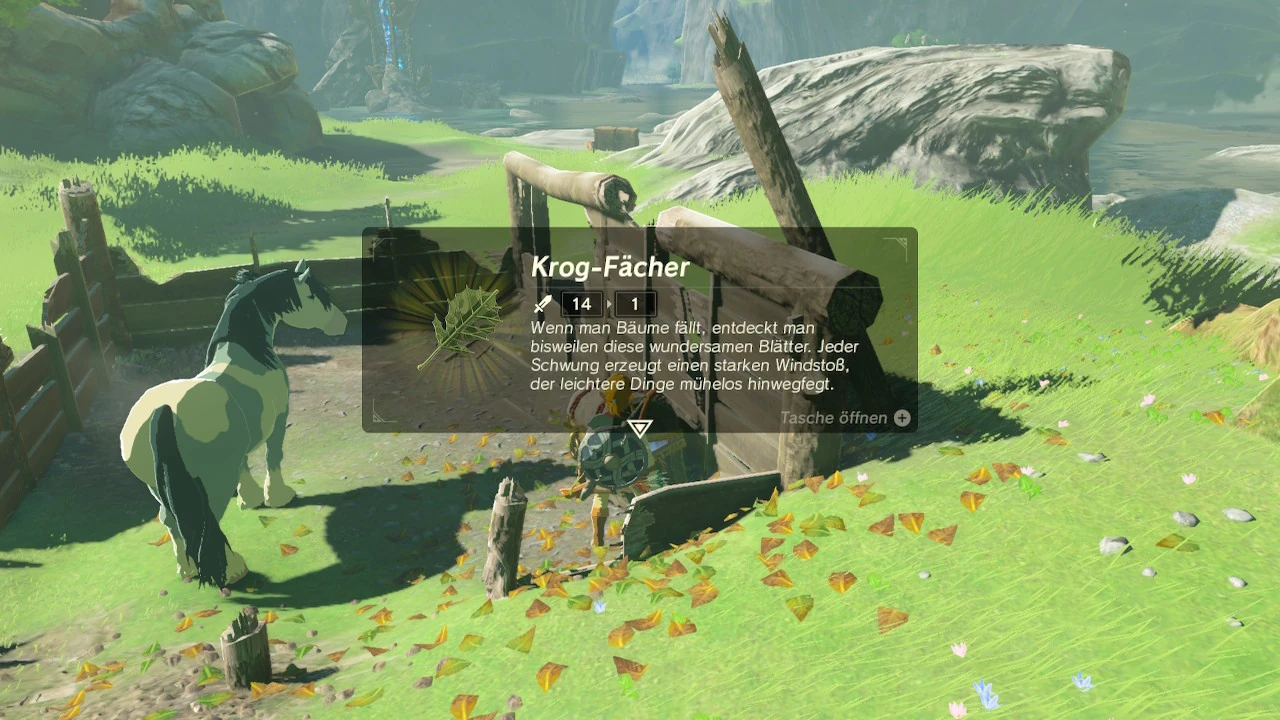Image resolution: width=1280 pixels, height=720 pixels.
Task: Open the item tooltip panel header Krog-Fächer
Action: tap(610, 266)
